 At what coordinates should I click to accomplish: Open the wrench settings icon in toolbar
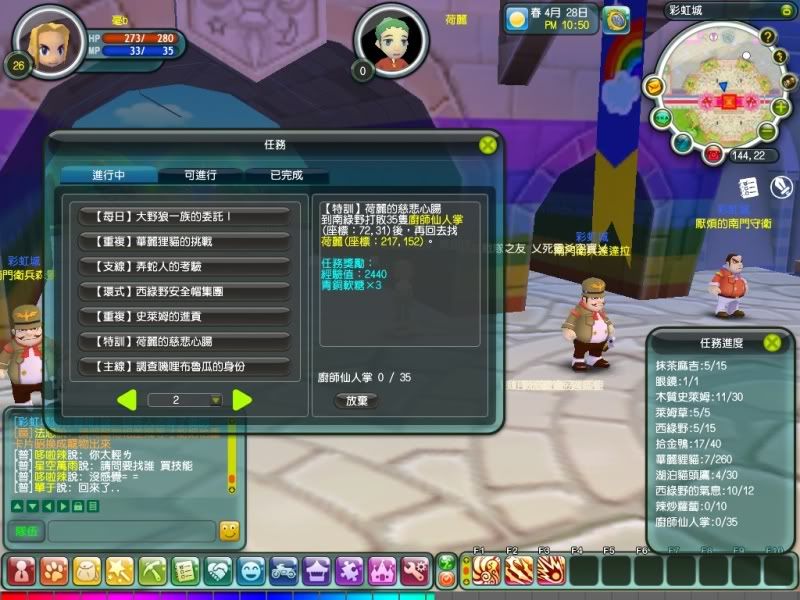[x=414, y=571]
